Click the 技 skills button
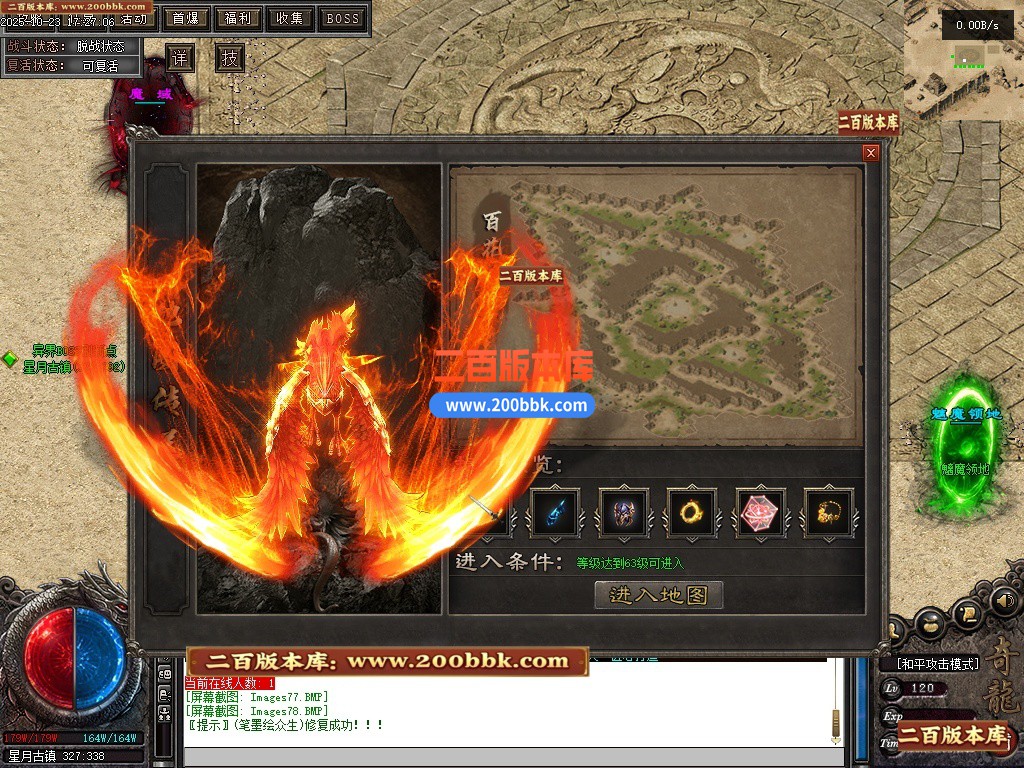This screenshot has height=768, width=1024. [230, 58]
